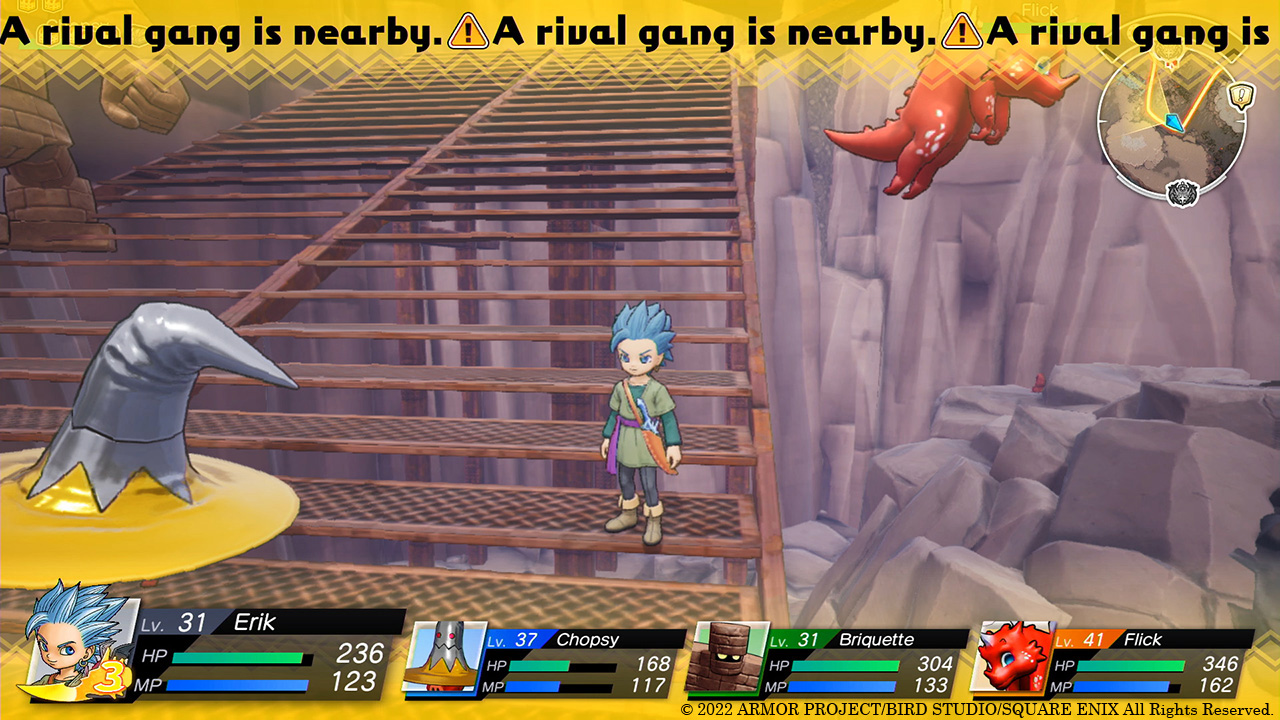
Task: Choose Briquette's golem portrait
Action: coord(726,657)
